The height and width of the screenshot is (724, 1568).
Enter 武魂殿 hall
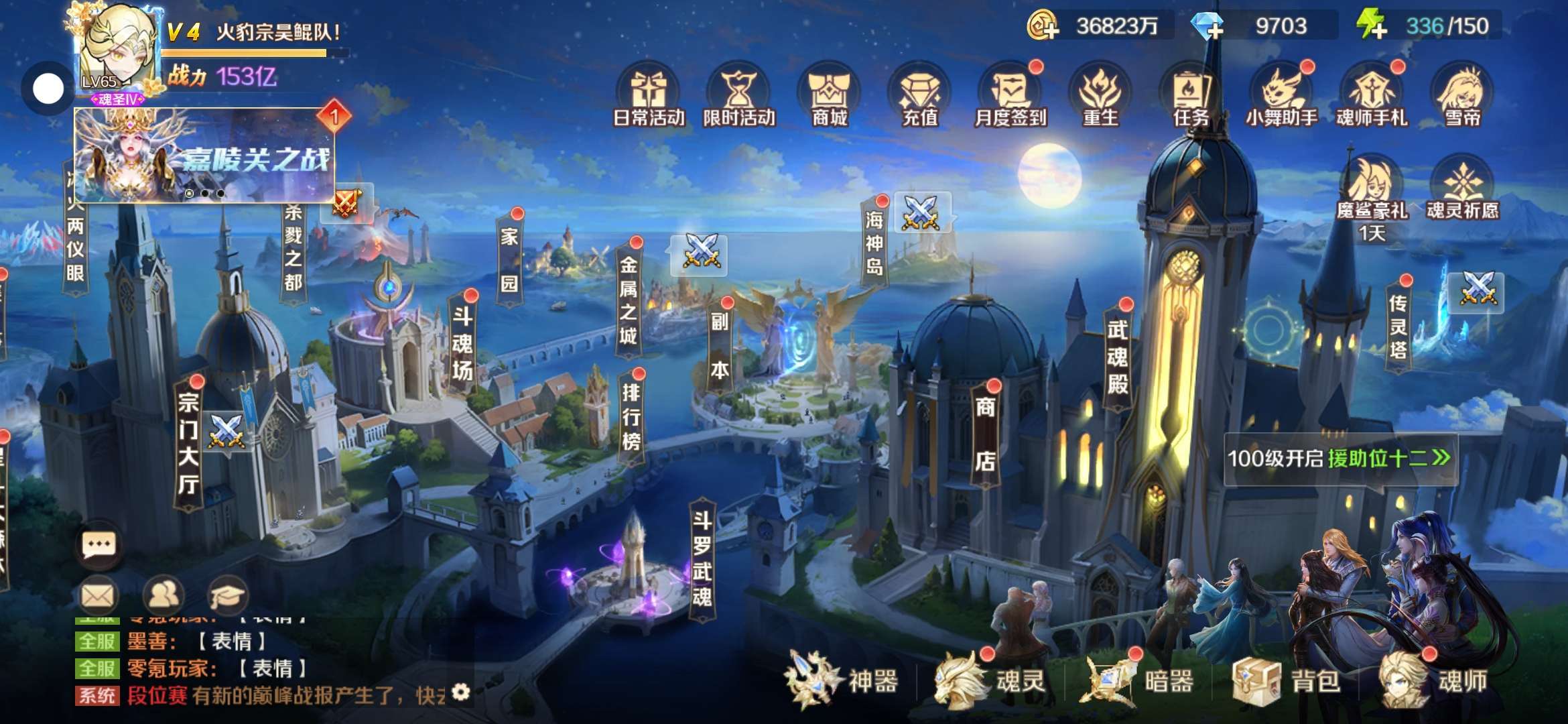[x=1117, y=357]
